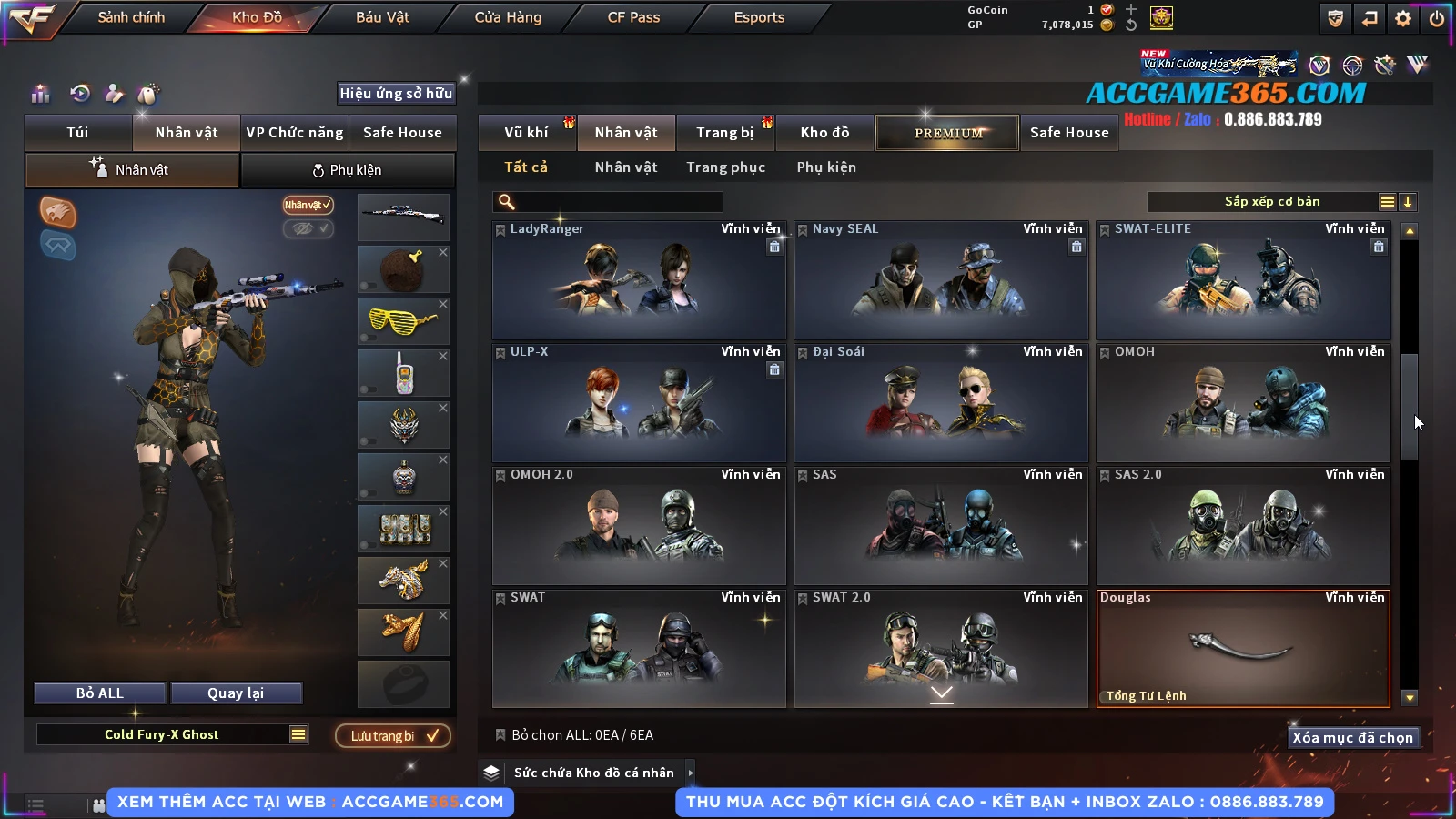Save loadout with Lưu trang bị
This screenshot has width=1456, height=819.
click(x=393, y=735)
